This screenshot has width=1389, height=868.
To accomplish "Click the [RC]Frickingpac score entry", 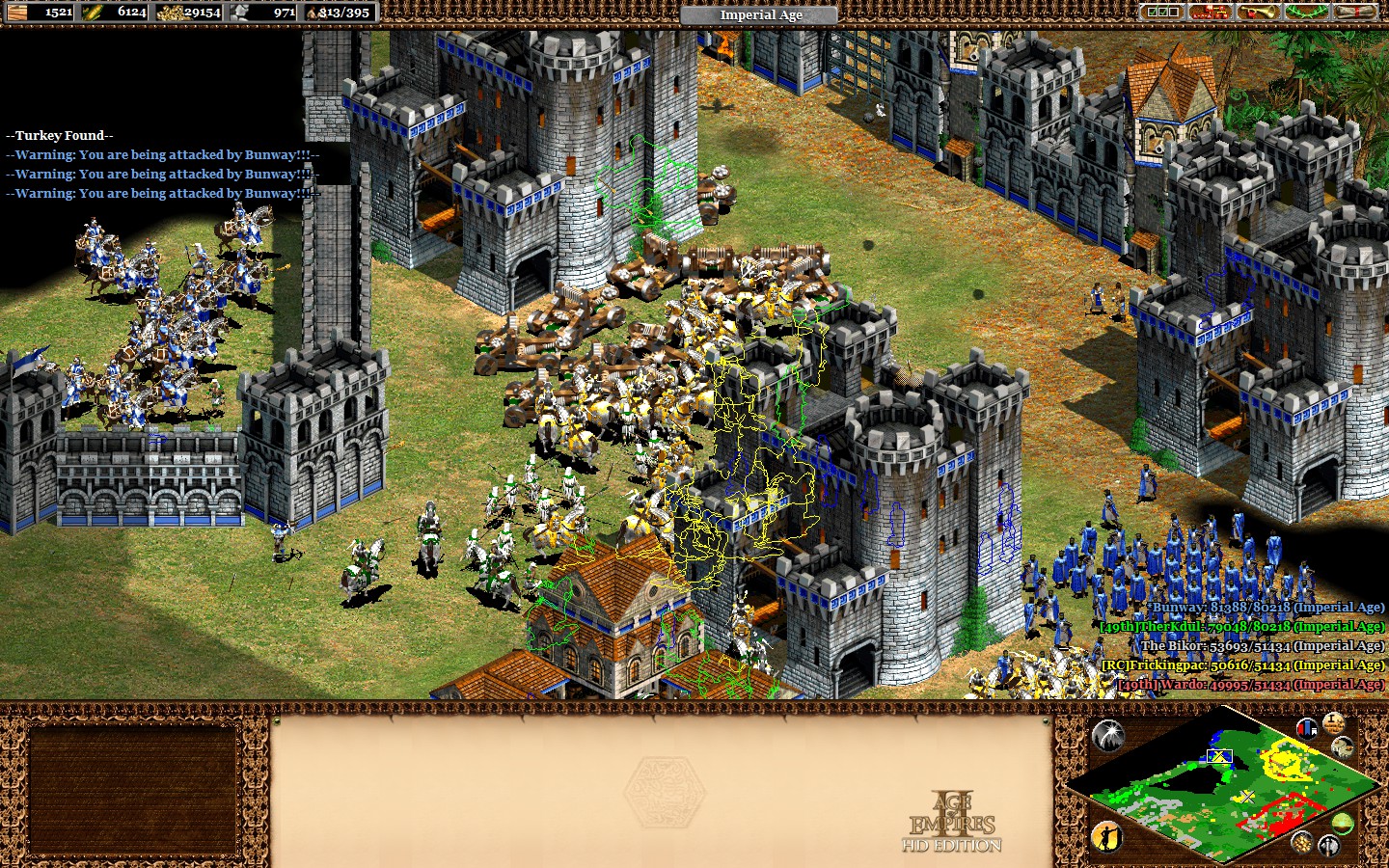I will point(1244,665).
